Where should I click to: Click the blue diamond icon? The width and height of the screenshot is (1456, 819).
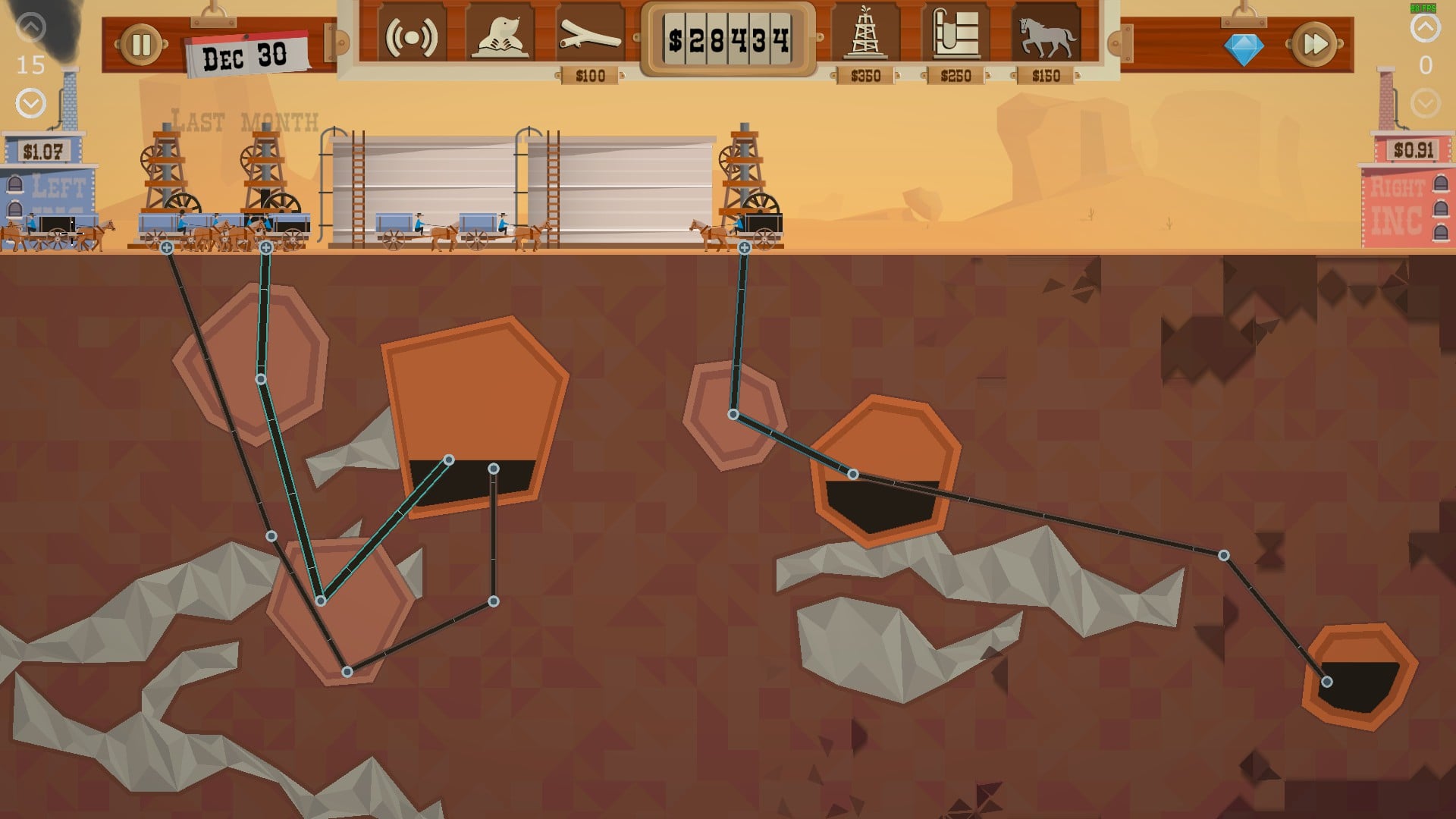tap(1244, 50)
